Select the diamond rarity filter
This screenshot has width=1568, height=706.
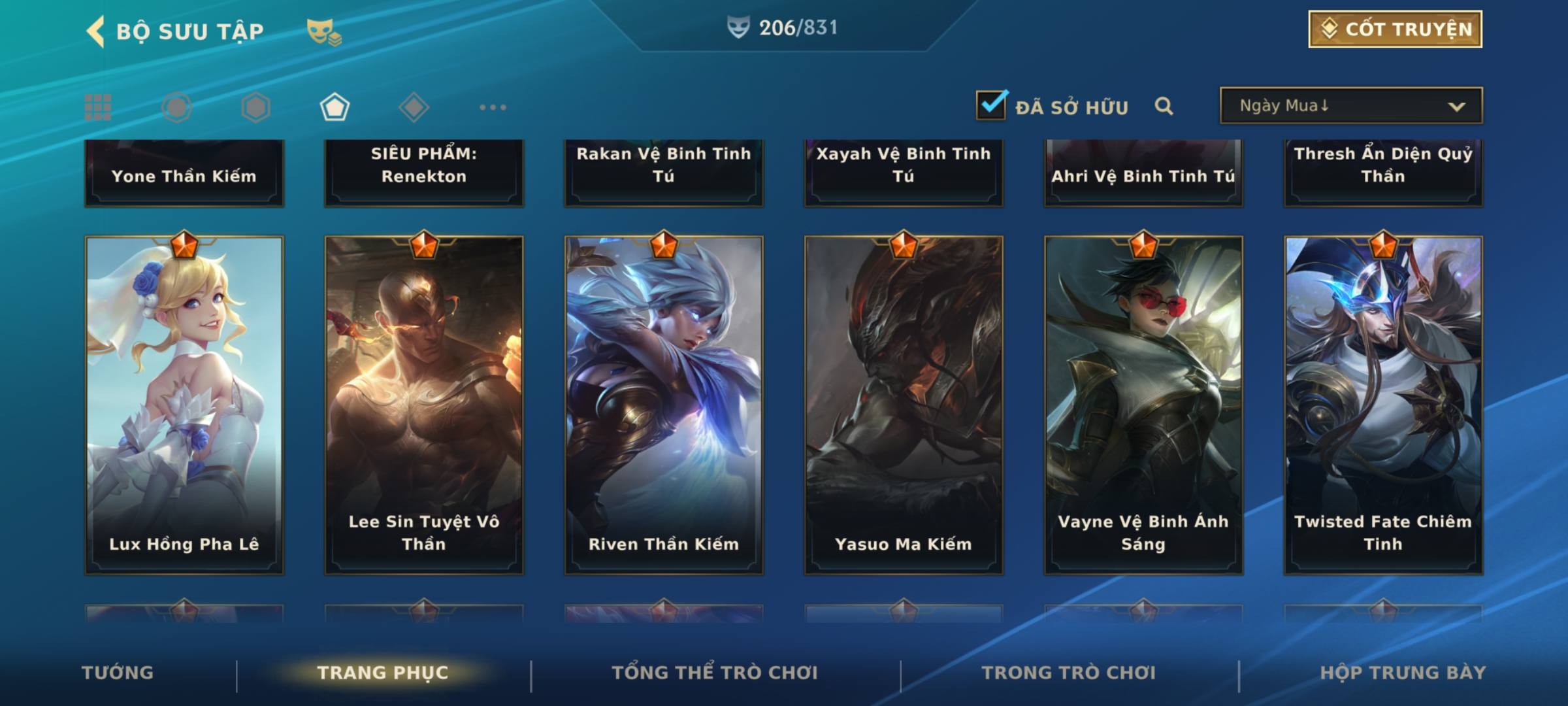click(x=414, y=107)
